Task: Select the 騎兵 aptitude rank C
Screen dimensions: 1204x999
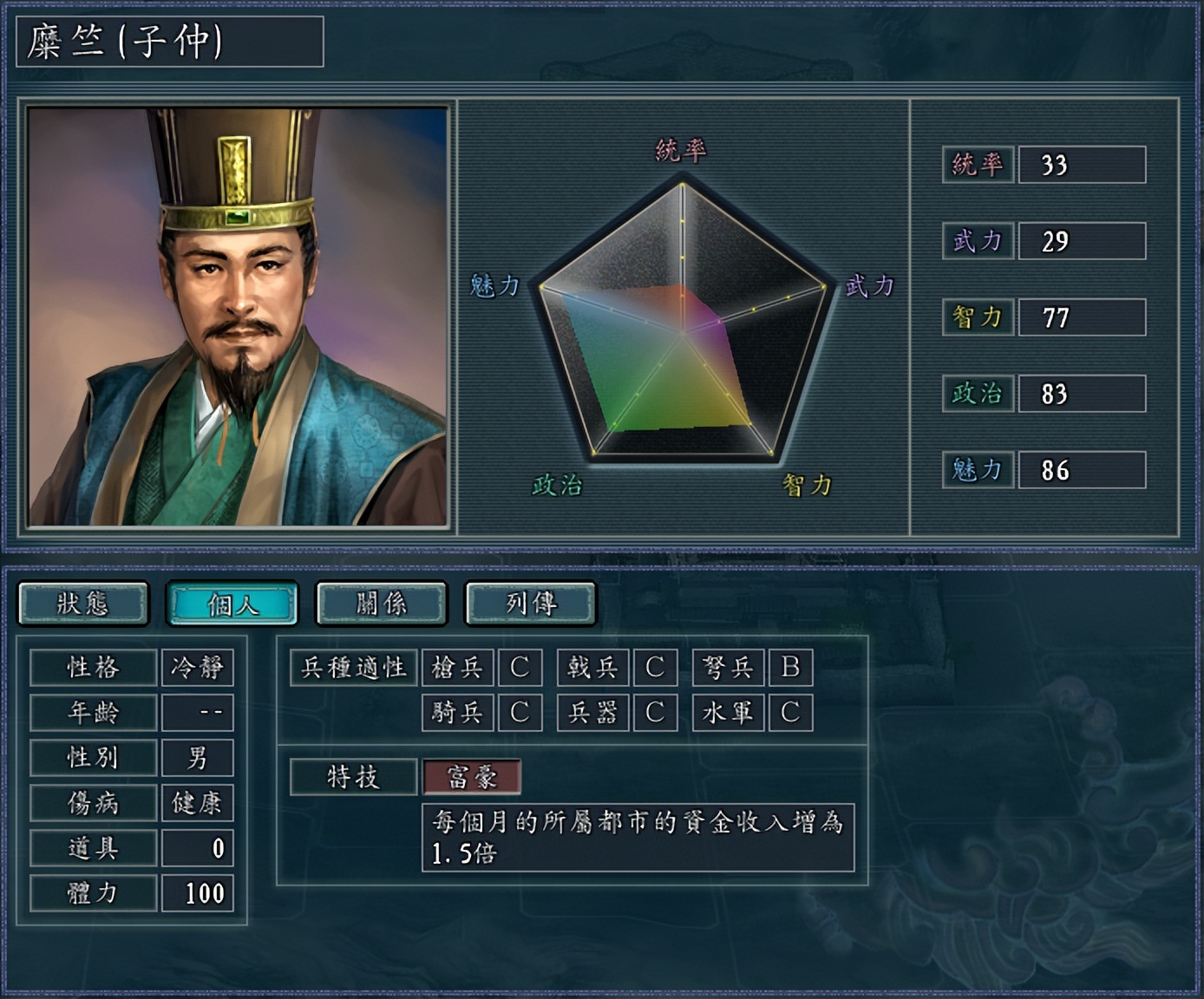Action: pyautogui.click(x=520, y=713)
